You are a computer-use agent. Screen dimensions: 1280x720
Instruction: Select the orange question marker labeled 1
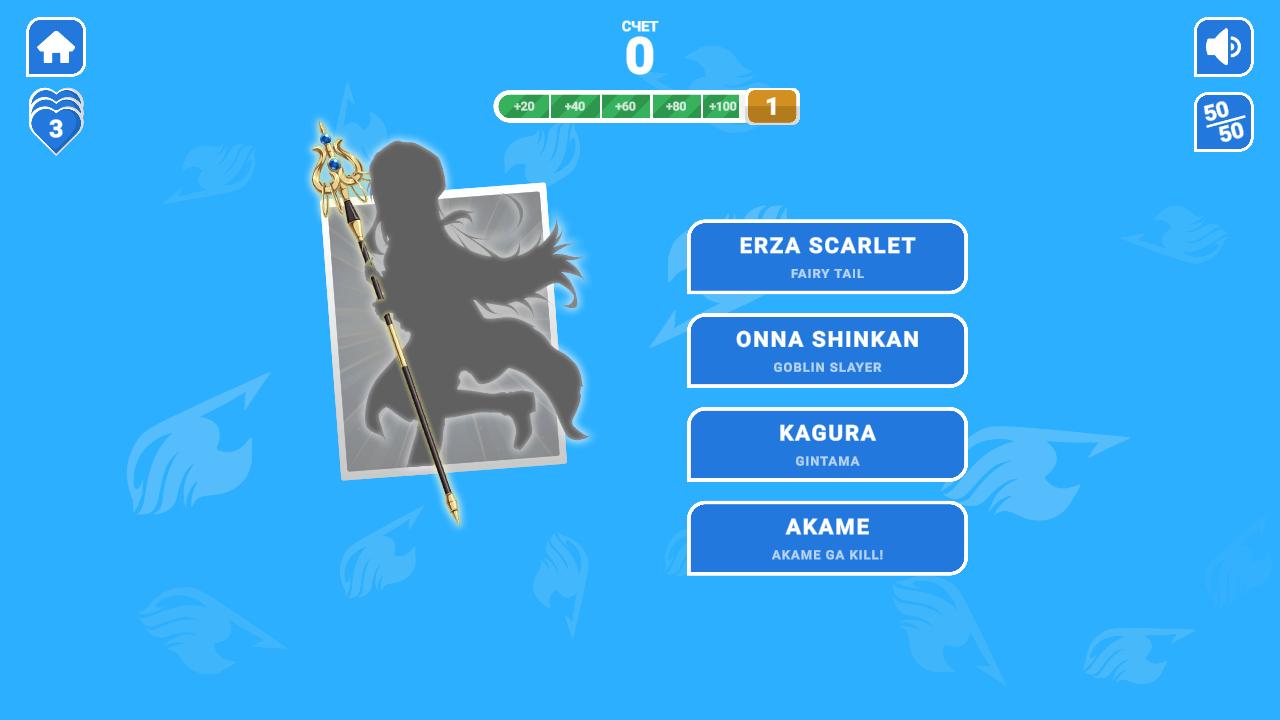771,106
